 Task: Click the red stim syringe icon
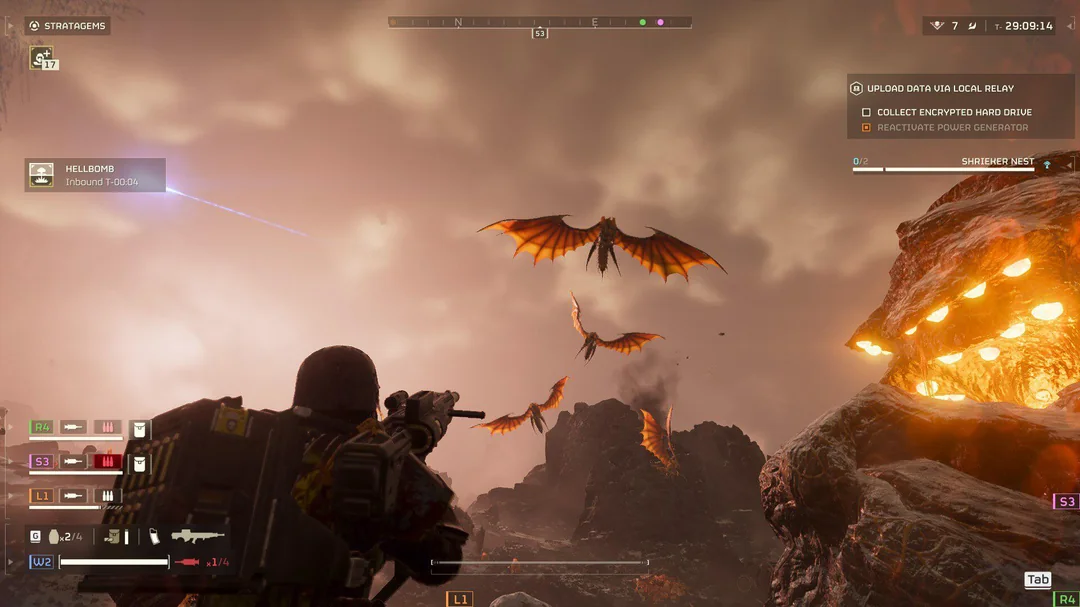pos(187,562)
